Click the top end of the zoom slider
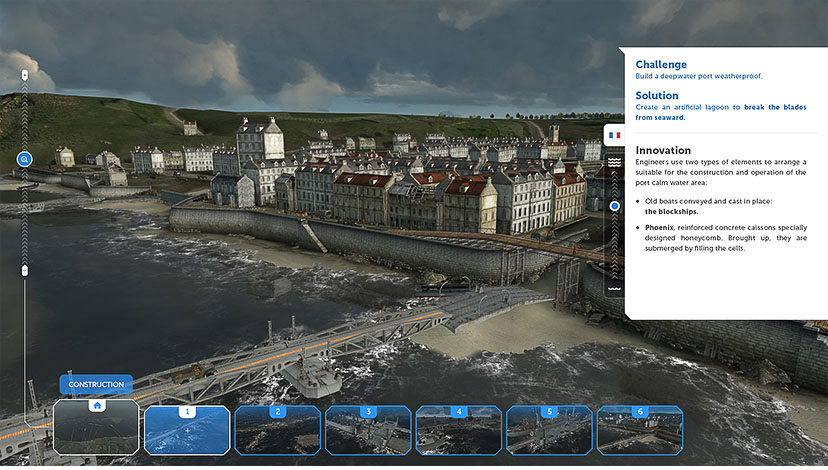Image resolution: width=828 pixels, height=470 pixels. [25, 74]
